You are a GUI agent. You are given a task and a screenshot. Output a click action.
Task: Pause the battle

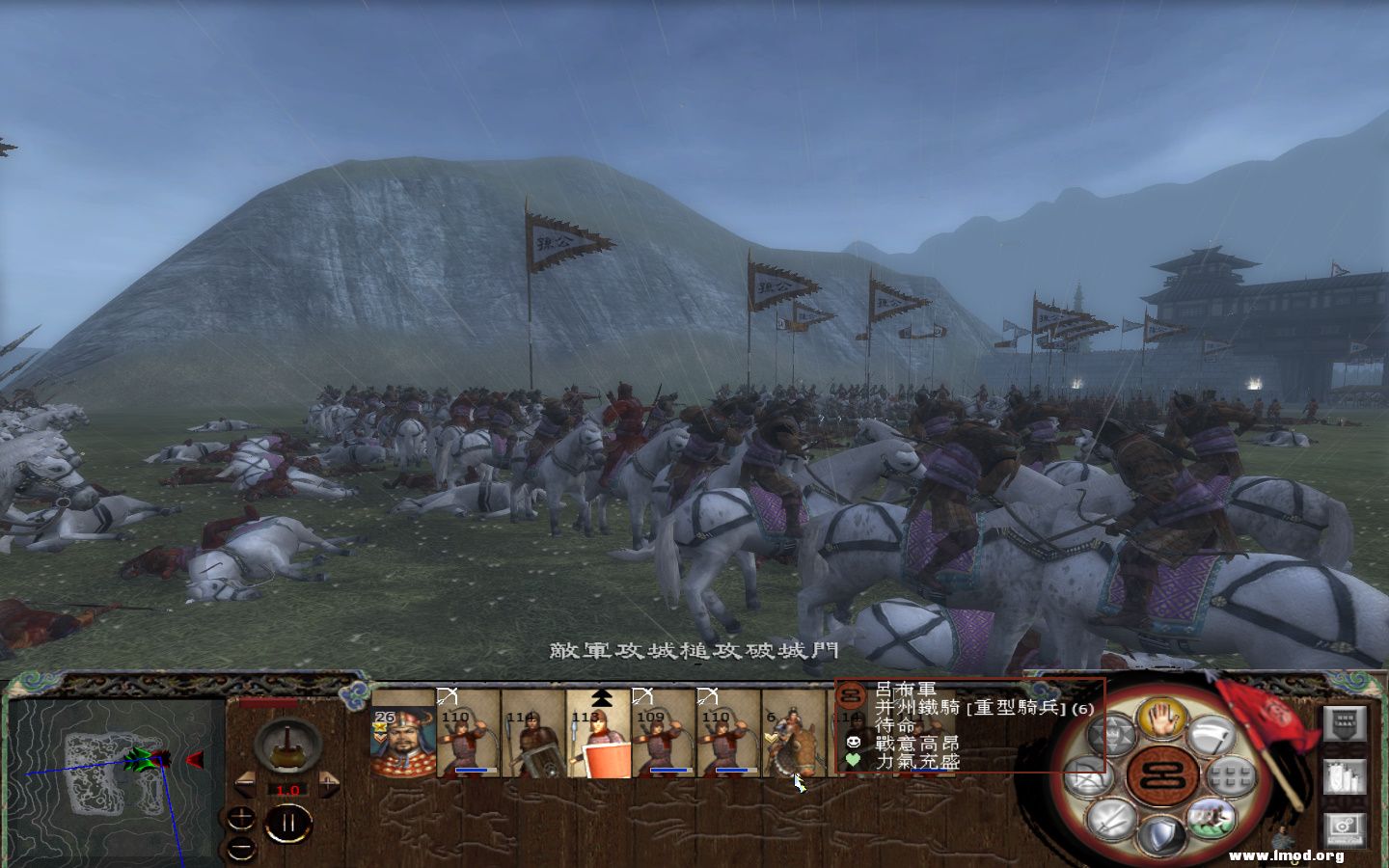pos(290,822)
